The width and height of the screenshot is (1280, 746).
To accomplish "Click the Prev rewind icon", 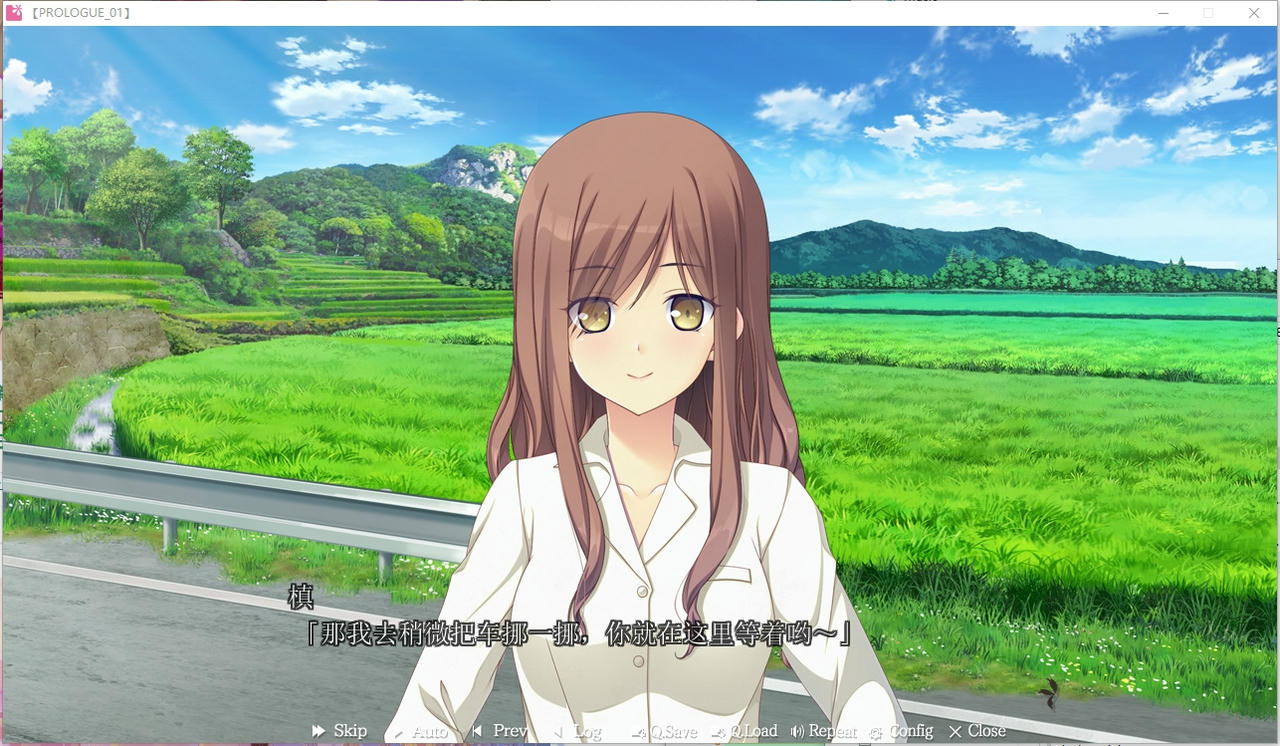I will click(x=478, y=731).
